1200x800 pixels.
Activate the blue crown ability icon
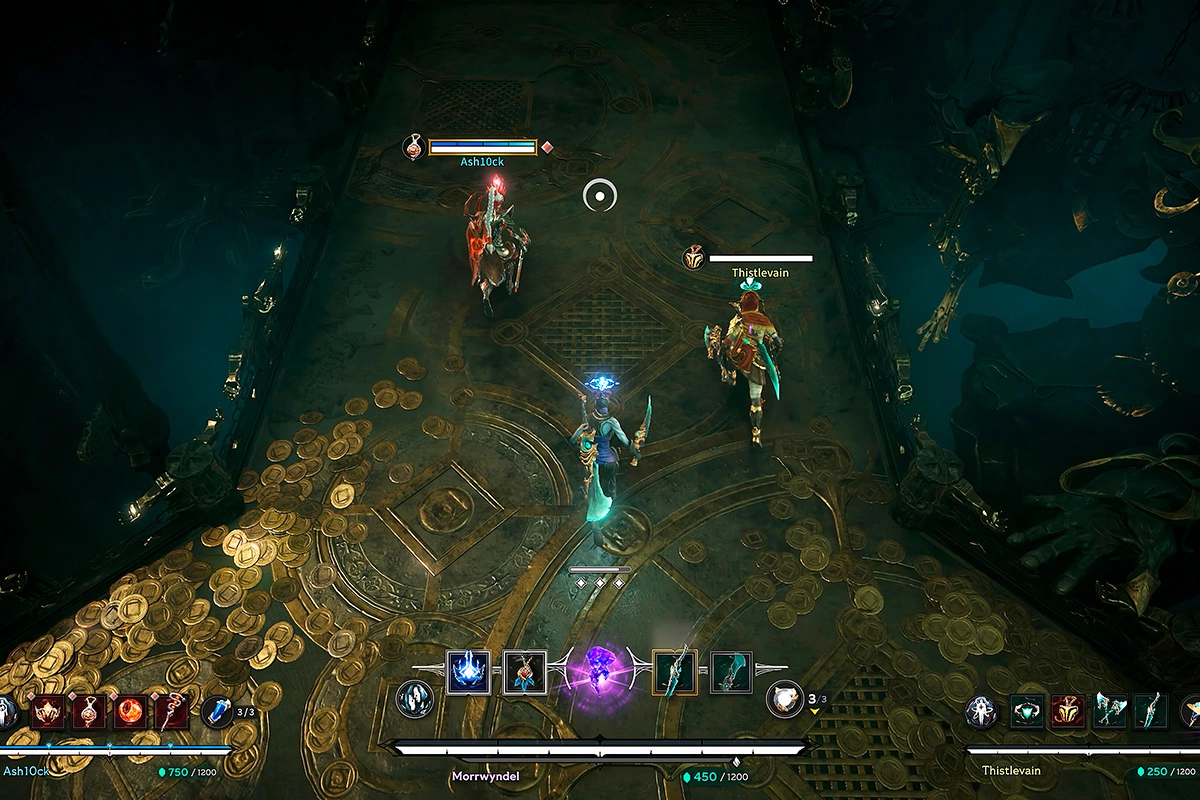coord(467,672)
